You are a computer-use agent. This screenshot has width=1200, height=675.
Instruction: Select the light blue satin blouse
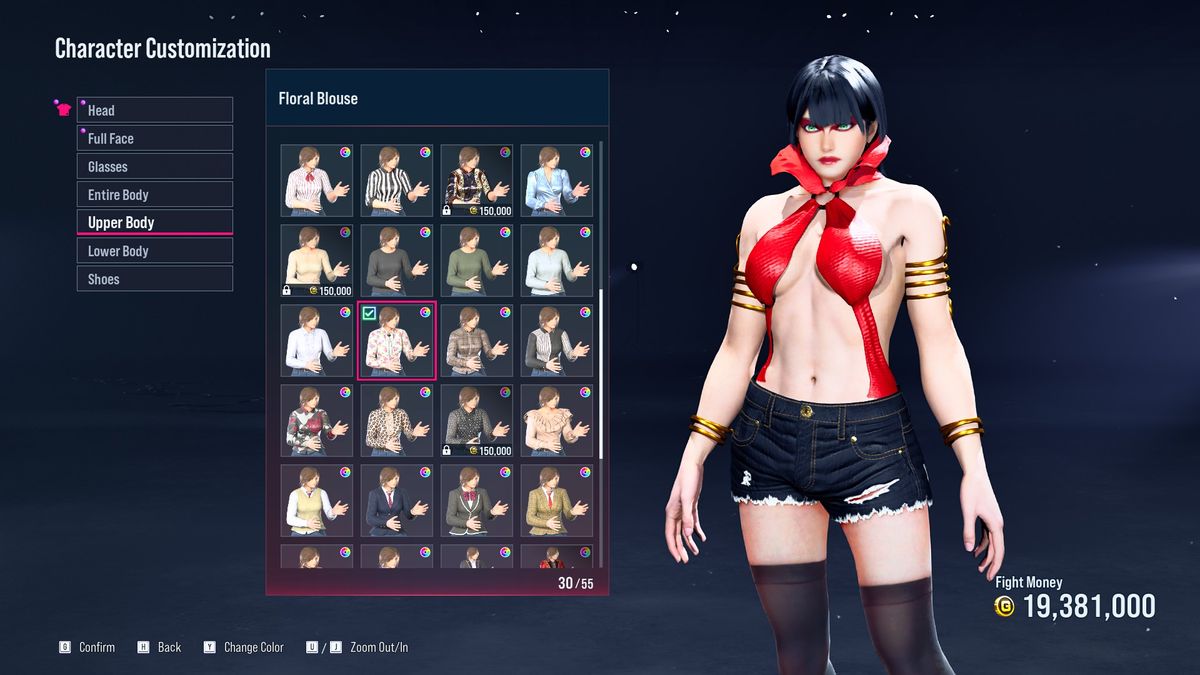(557, 181)
